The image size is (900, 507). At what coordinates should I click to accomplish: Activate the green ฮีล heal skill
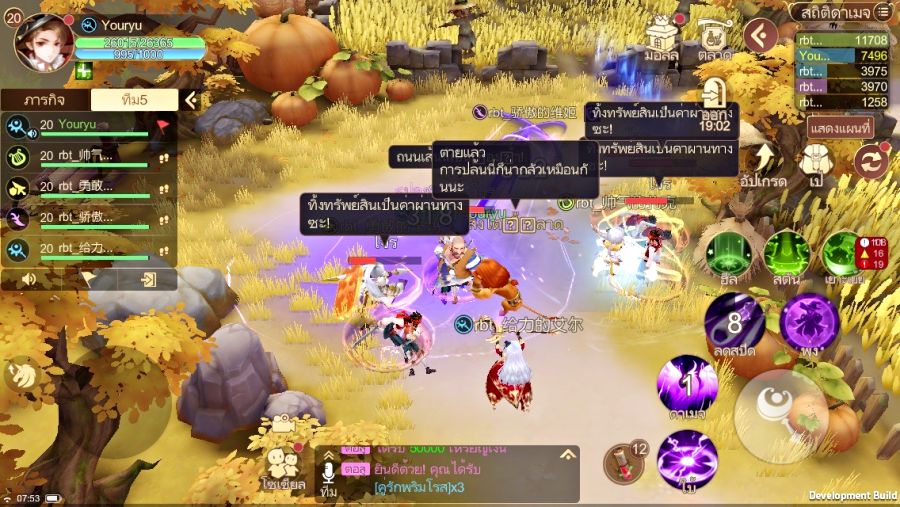(x=728, y=255)
